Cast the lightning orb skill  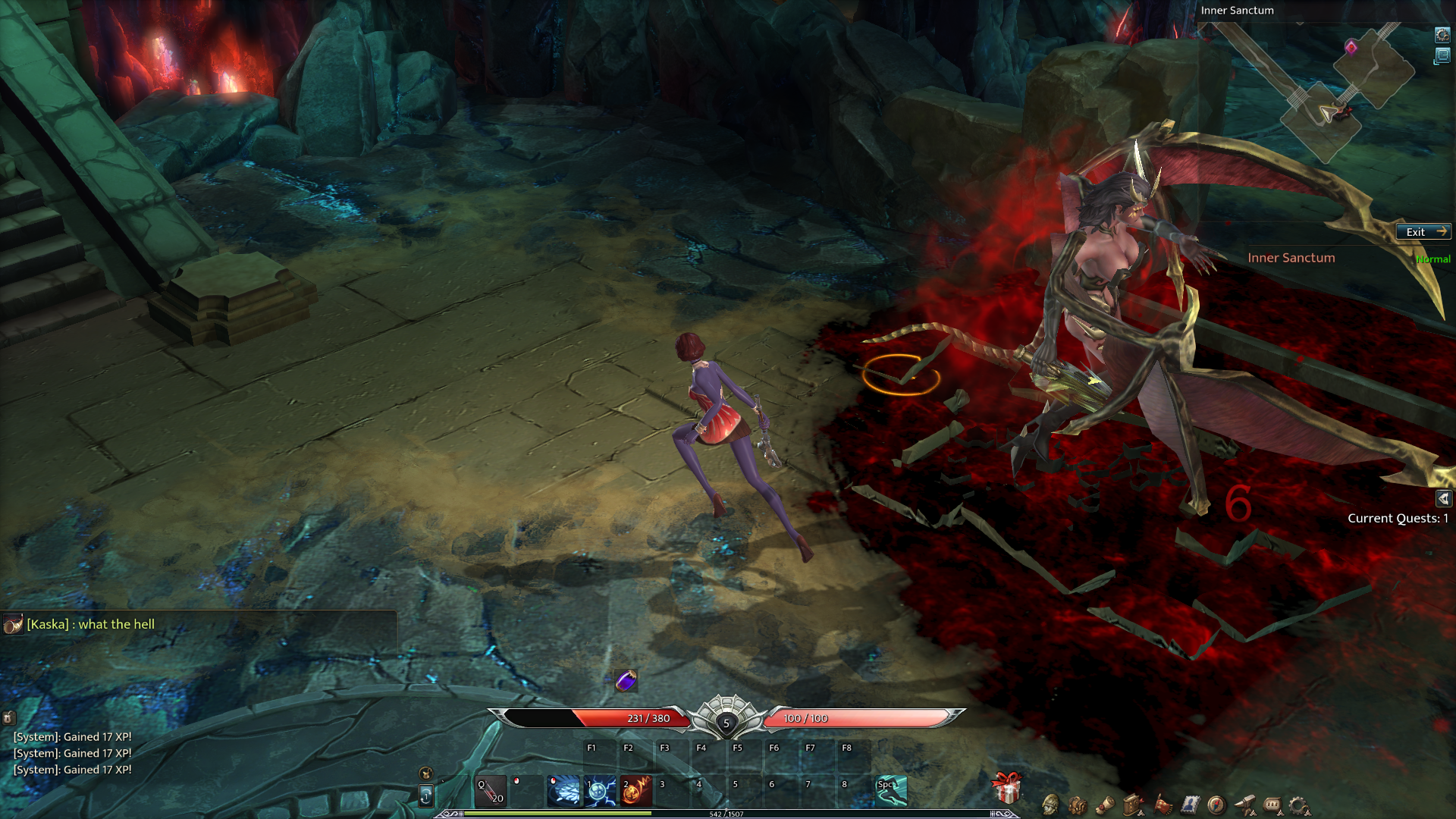600,791
